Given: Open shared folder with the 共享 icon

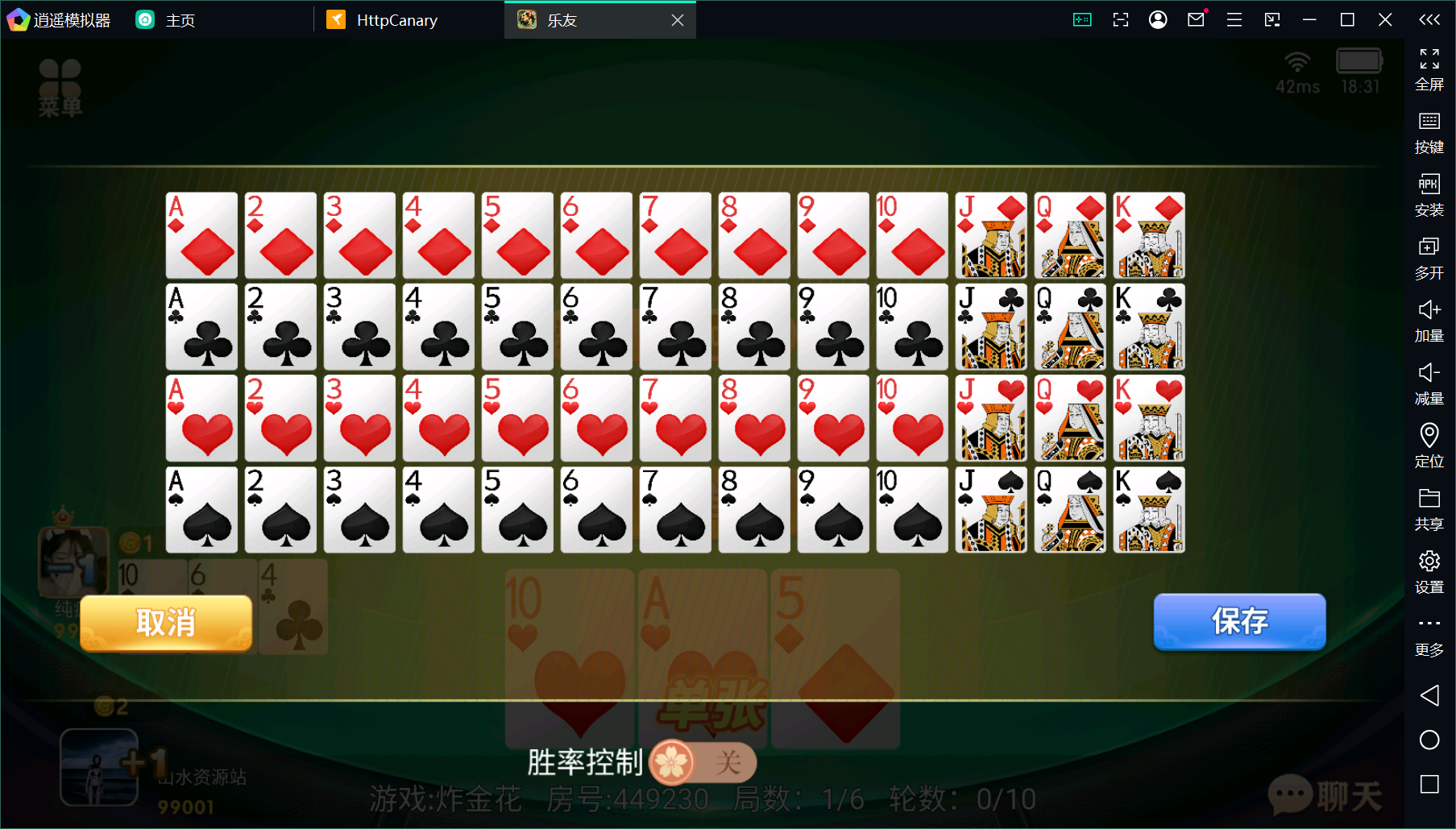Looking at the screenshot, I should coord(1429,504).
